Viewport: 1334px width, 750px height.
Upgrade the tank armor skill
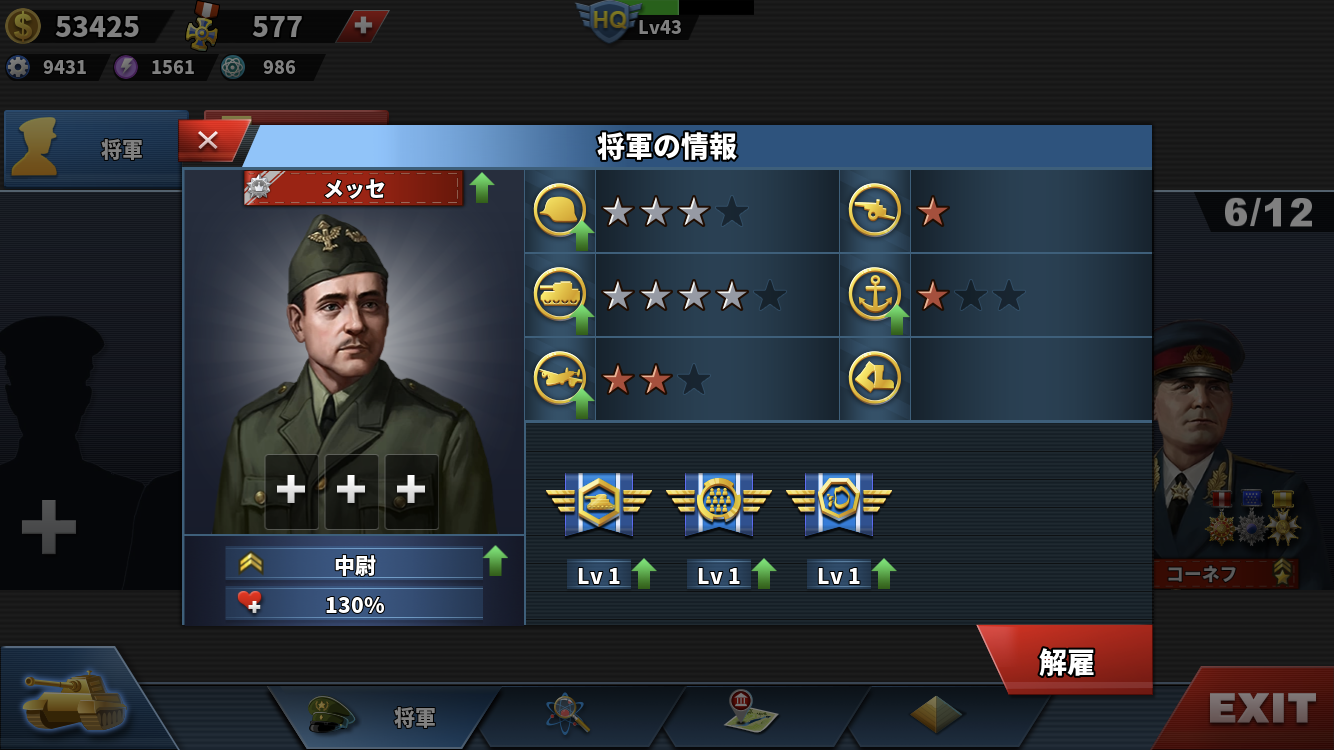(581, 320)
